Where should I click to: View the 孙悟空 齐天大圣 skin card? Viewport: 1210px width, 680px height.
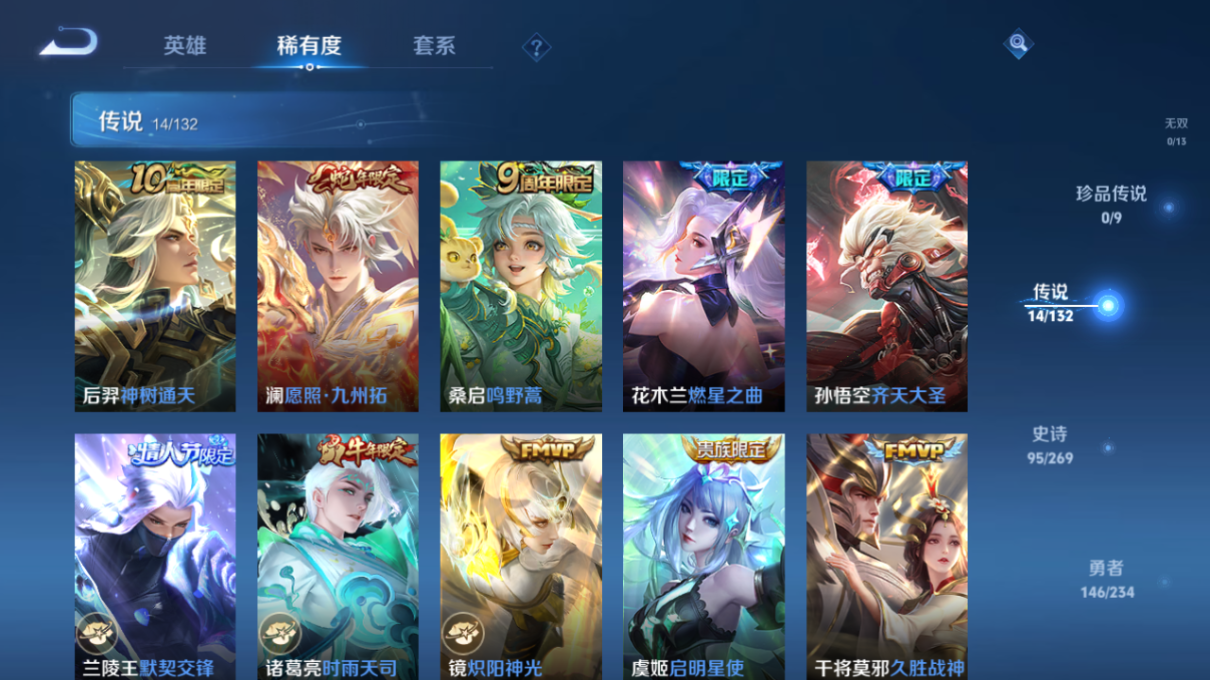887,286
